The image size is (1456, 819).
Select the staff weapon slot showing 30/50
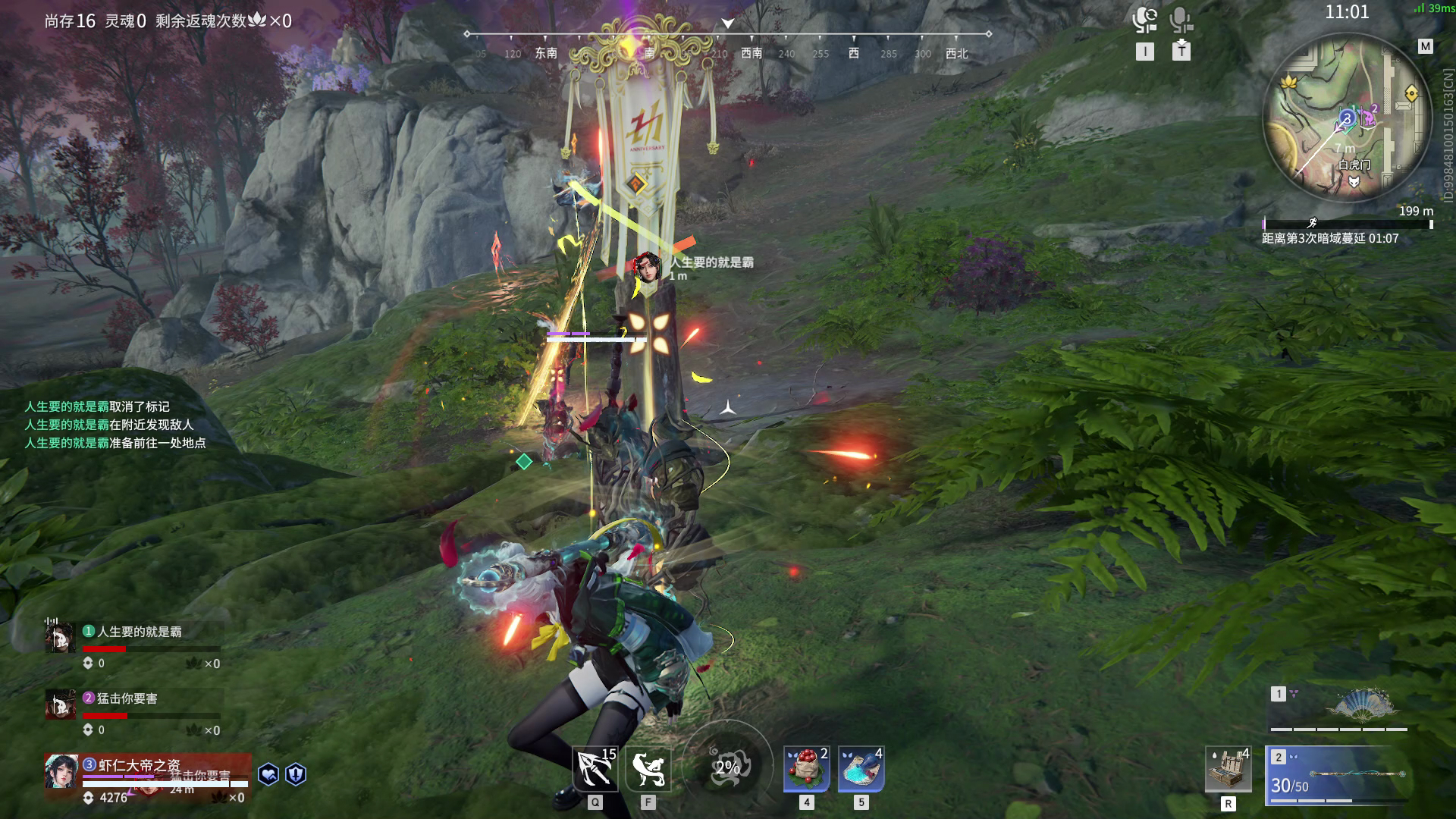click(1339, 775)
